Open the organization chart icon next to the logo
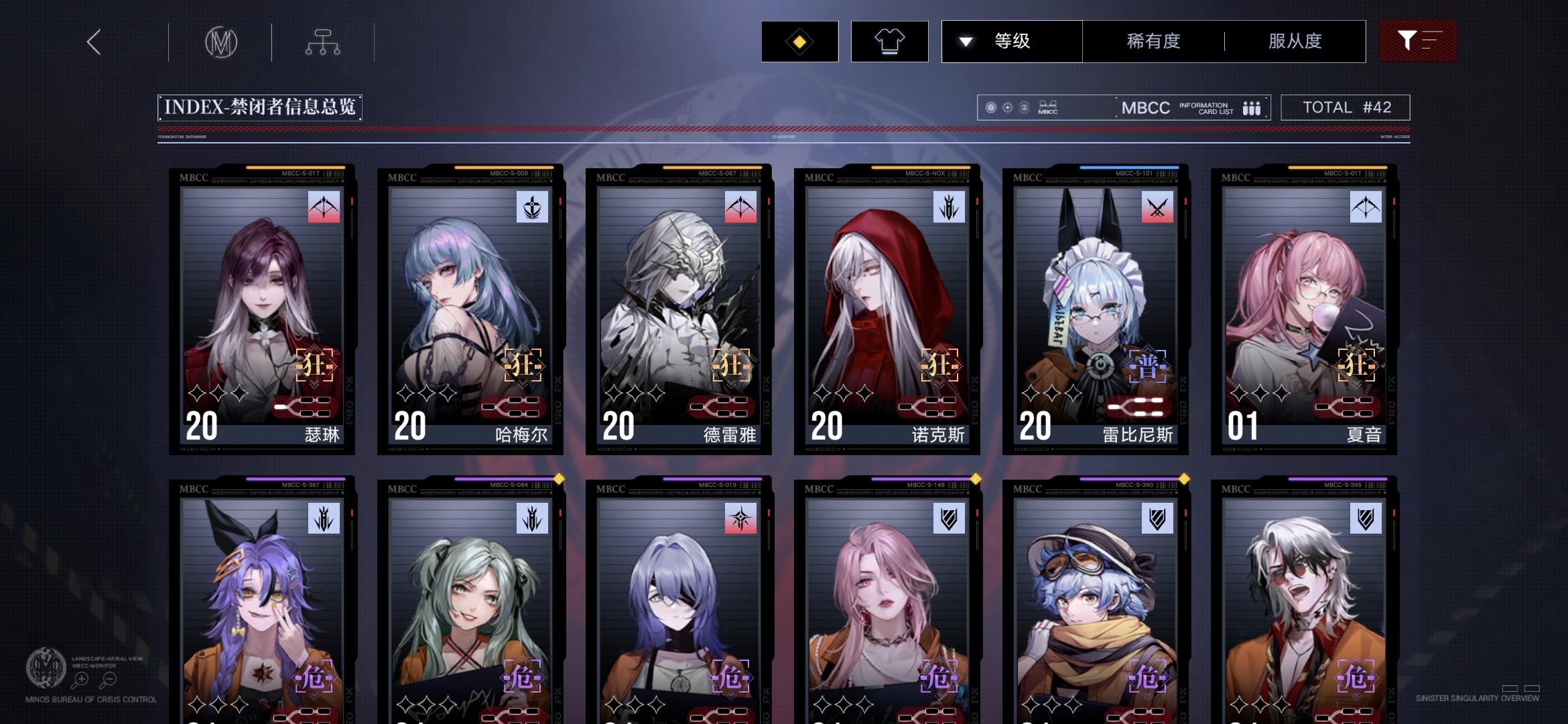The width and height of the screenshot is (1568, 724). click(324, 41)
